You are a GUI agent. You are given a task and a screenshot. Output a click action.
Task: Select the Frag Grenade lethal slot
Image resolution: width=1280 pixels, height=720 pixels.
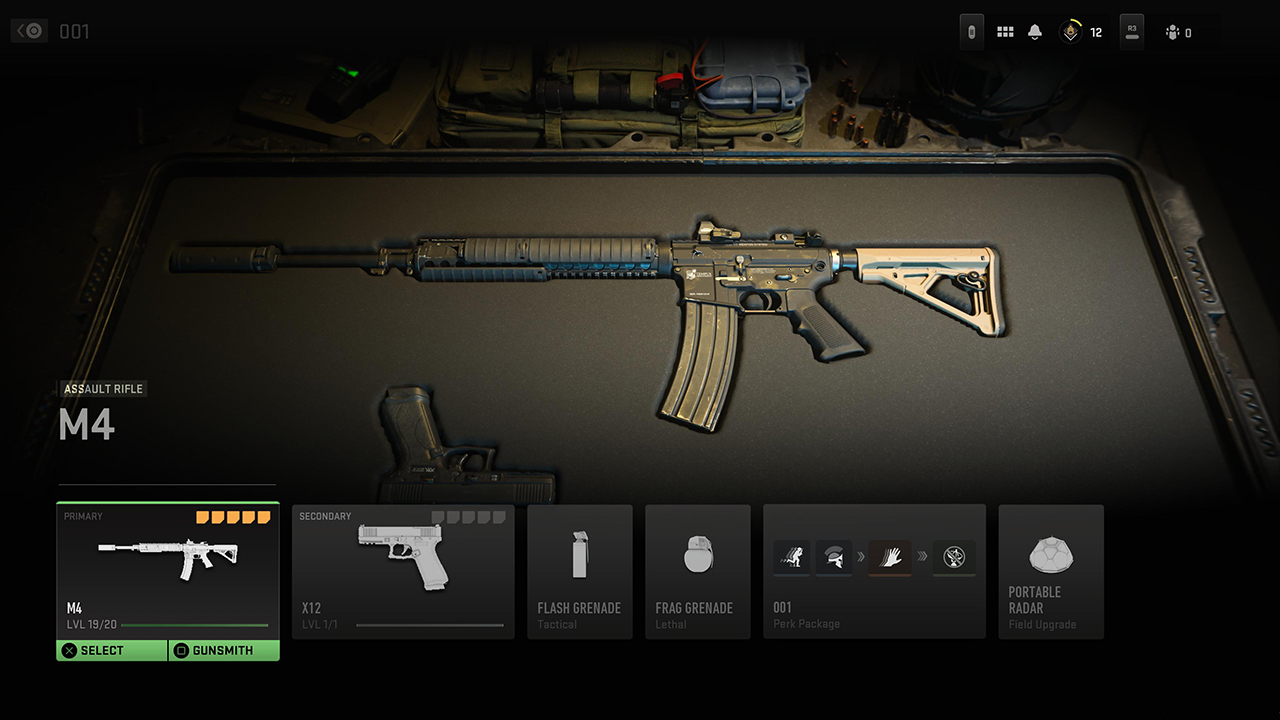point(697,572)
